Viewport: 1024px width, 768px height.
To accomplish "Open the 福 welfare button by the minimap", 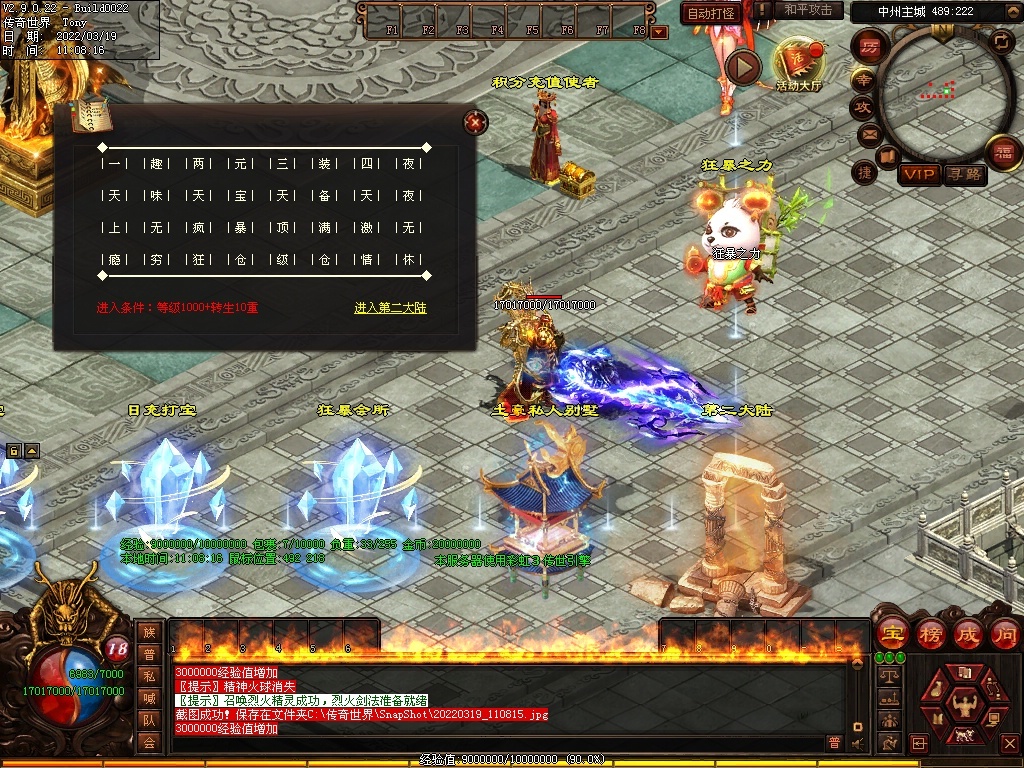I will [1002, 153].
